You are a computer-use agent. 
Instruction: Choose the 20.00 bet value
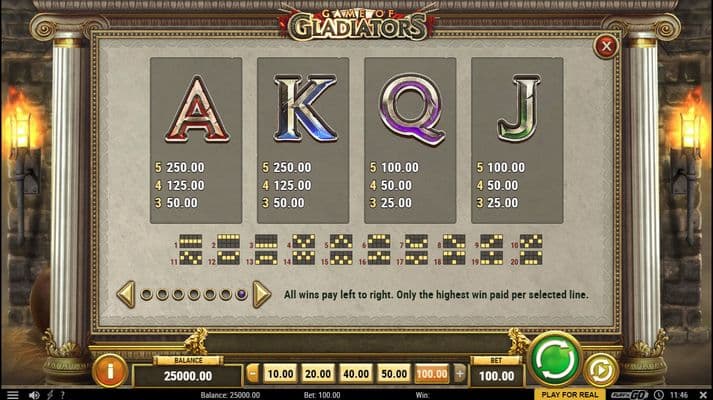pyautogui.click(x=319, y=373)
